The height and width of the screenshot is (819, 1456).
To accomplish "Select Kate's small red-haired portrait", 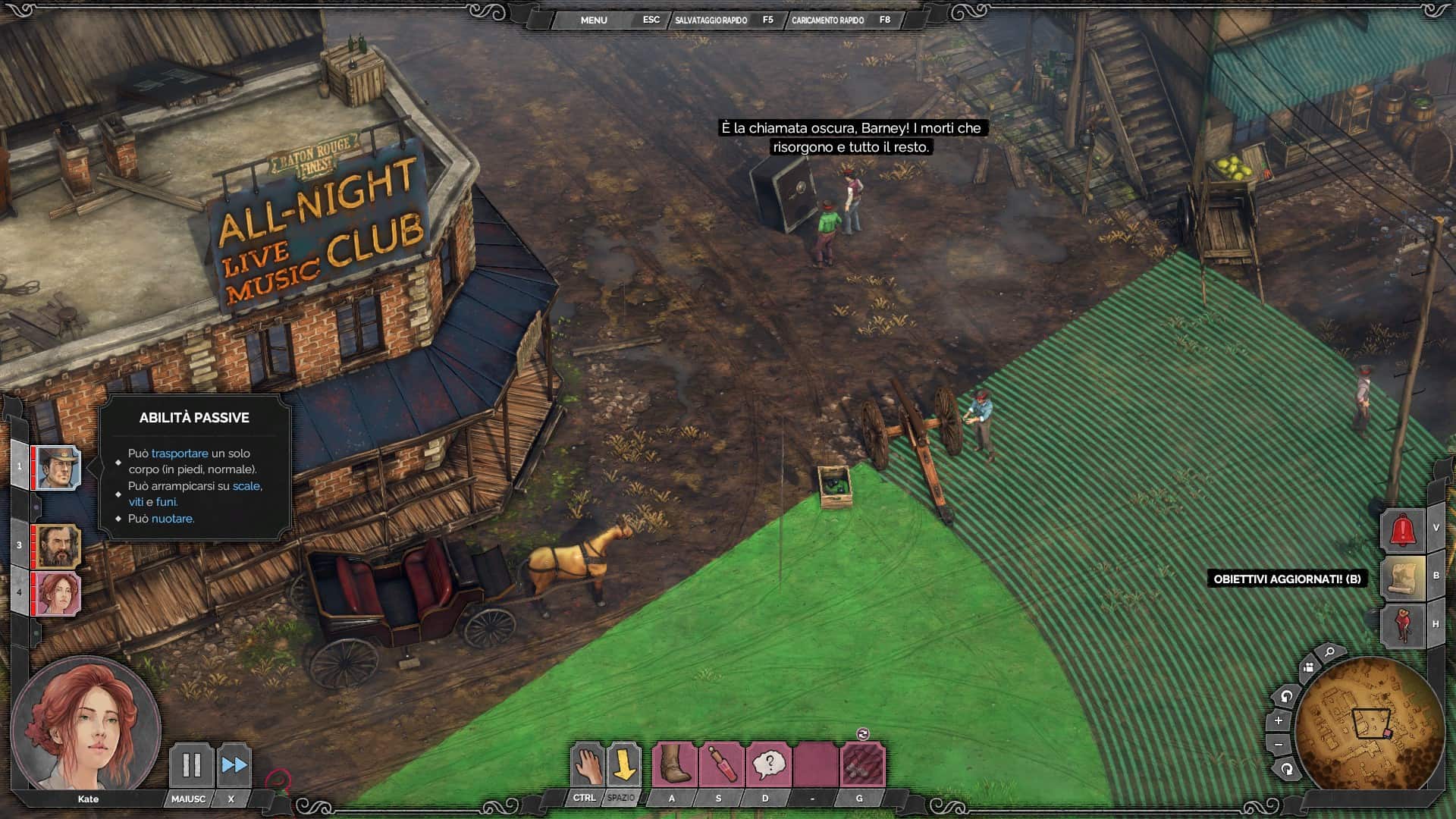I will pos(58,594).
